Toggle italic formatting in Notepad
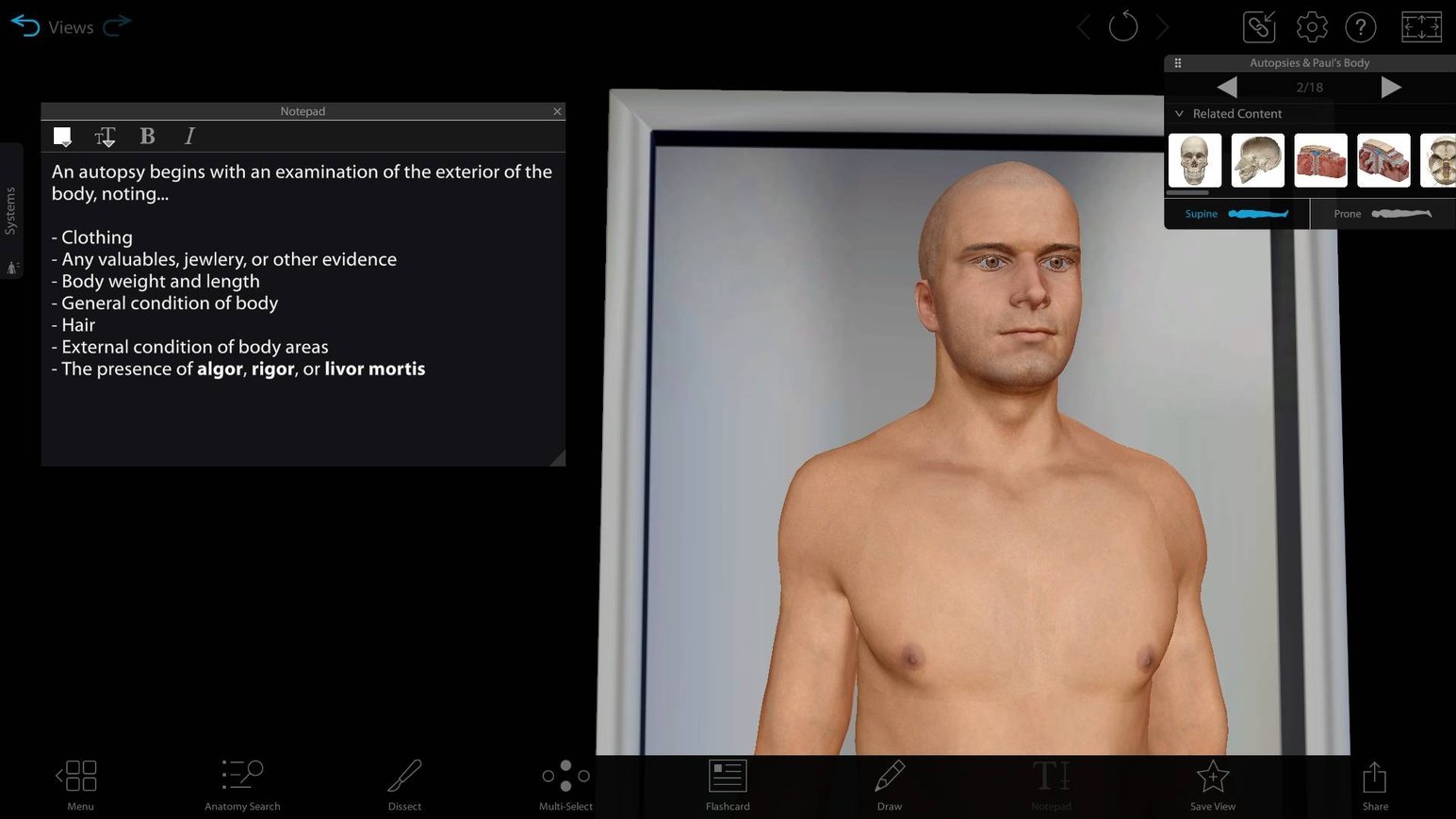 click(189, 136)
